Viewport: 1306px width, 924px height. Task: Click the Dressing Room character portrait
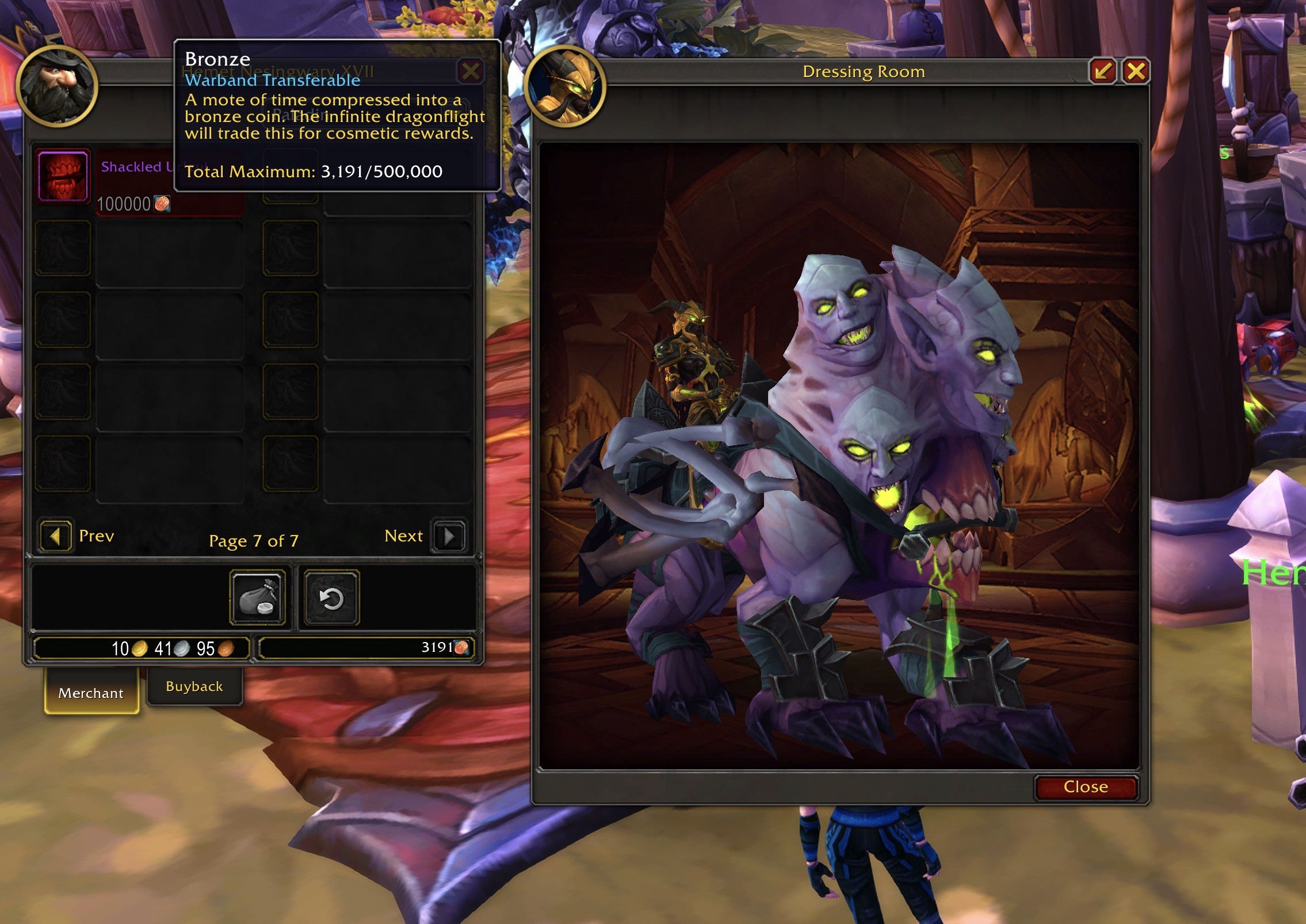click(x=565, y=86)
